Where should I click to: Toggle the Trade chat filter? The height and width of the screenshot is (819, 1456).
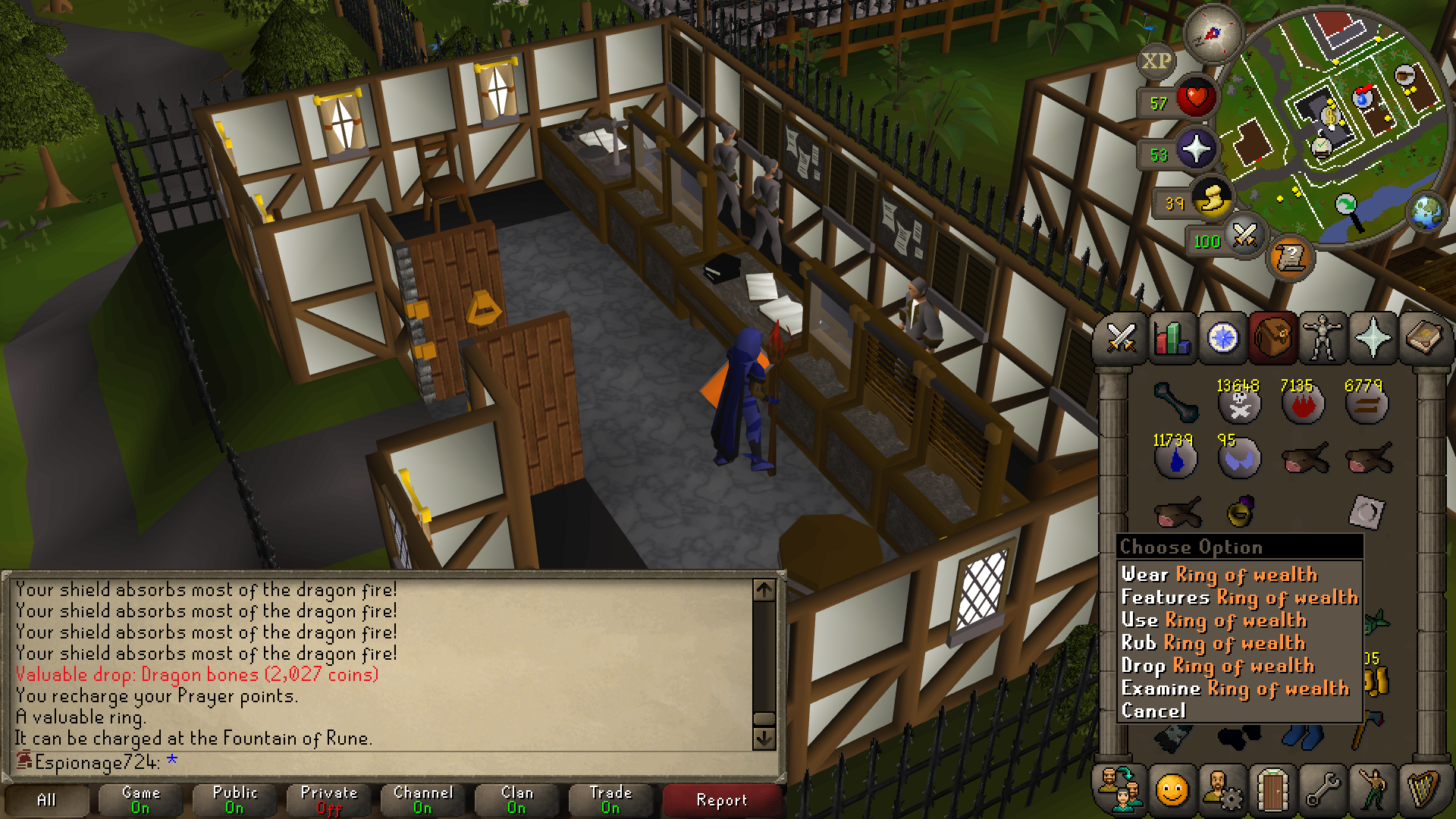tap(610, 799)
